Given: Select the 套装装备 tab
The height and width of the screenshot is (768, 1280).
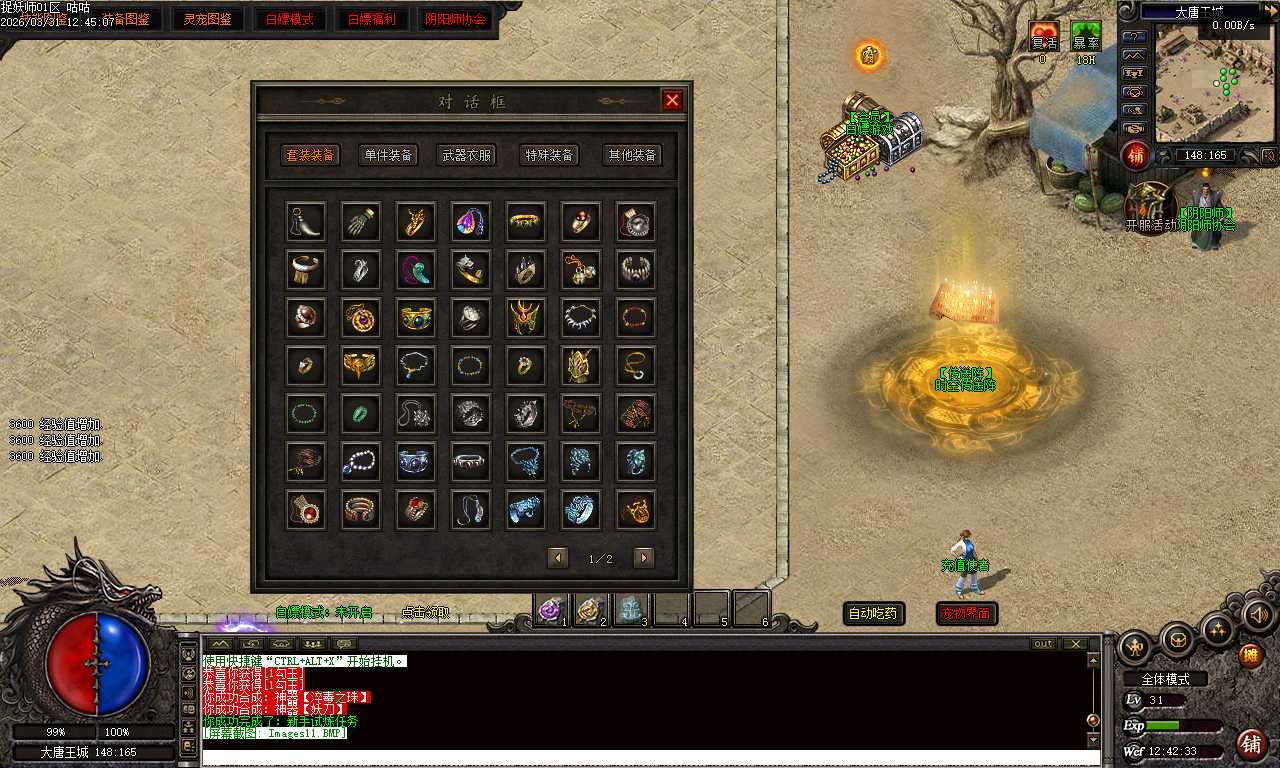Looking at the screenshot, I should [x=310, y=155].
